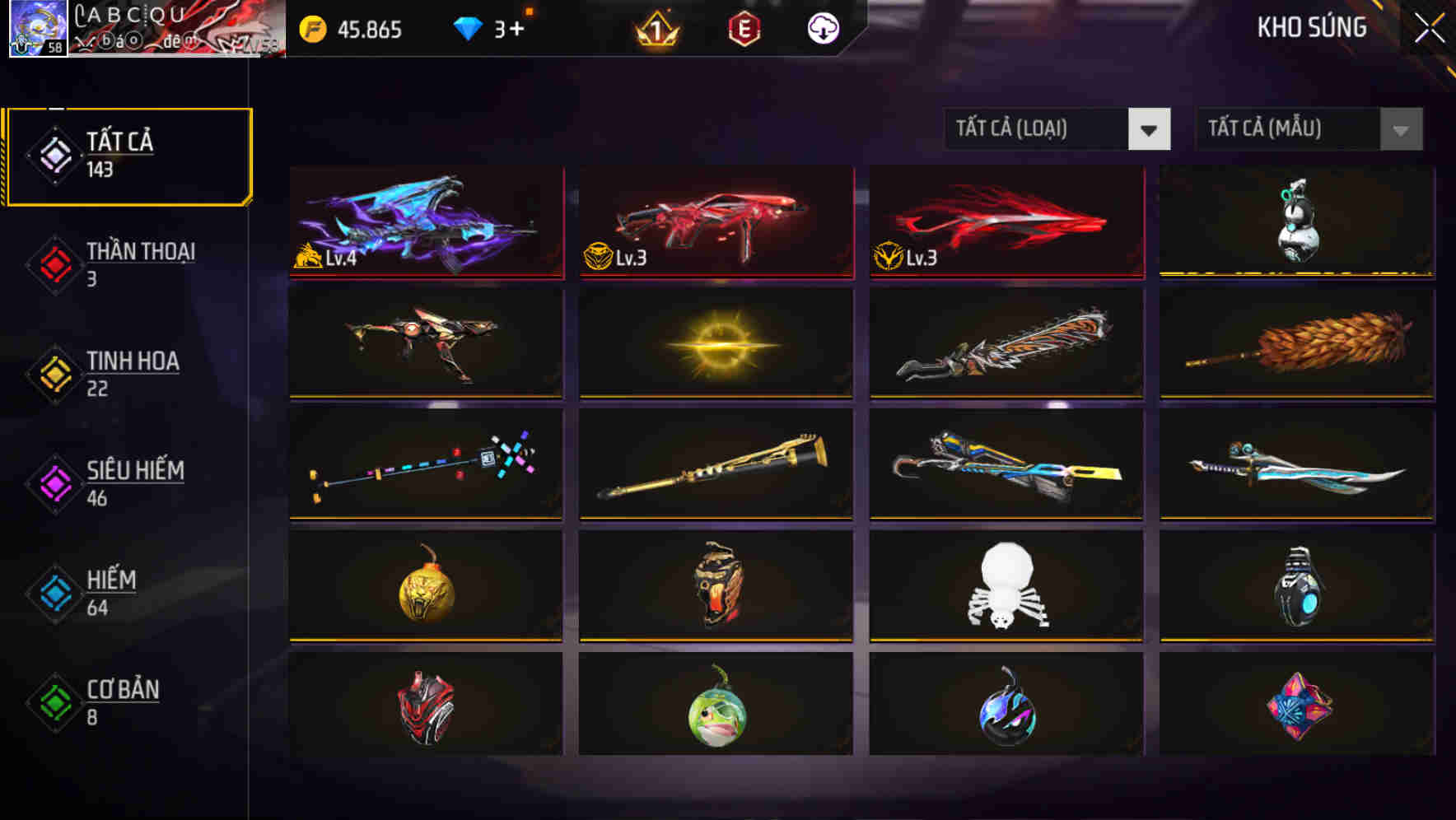Click the gold coin currency icon

tap(313, 30)
